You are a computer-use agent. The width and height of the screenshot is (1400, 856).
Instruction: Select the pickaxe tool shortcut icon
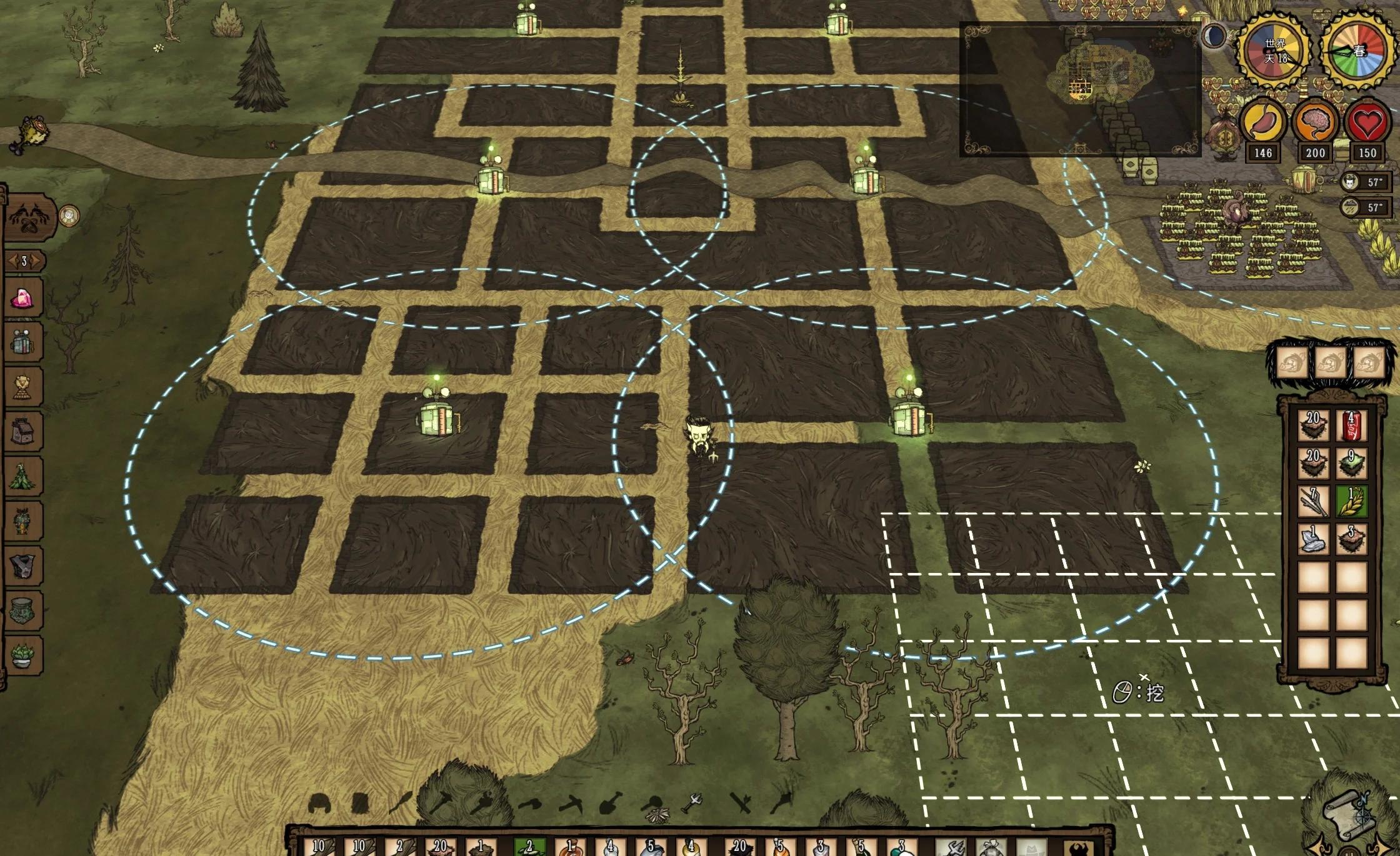click(x=570, y=802)
